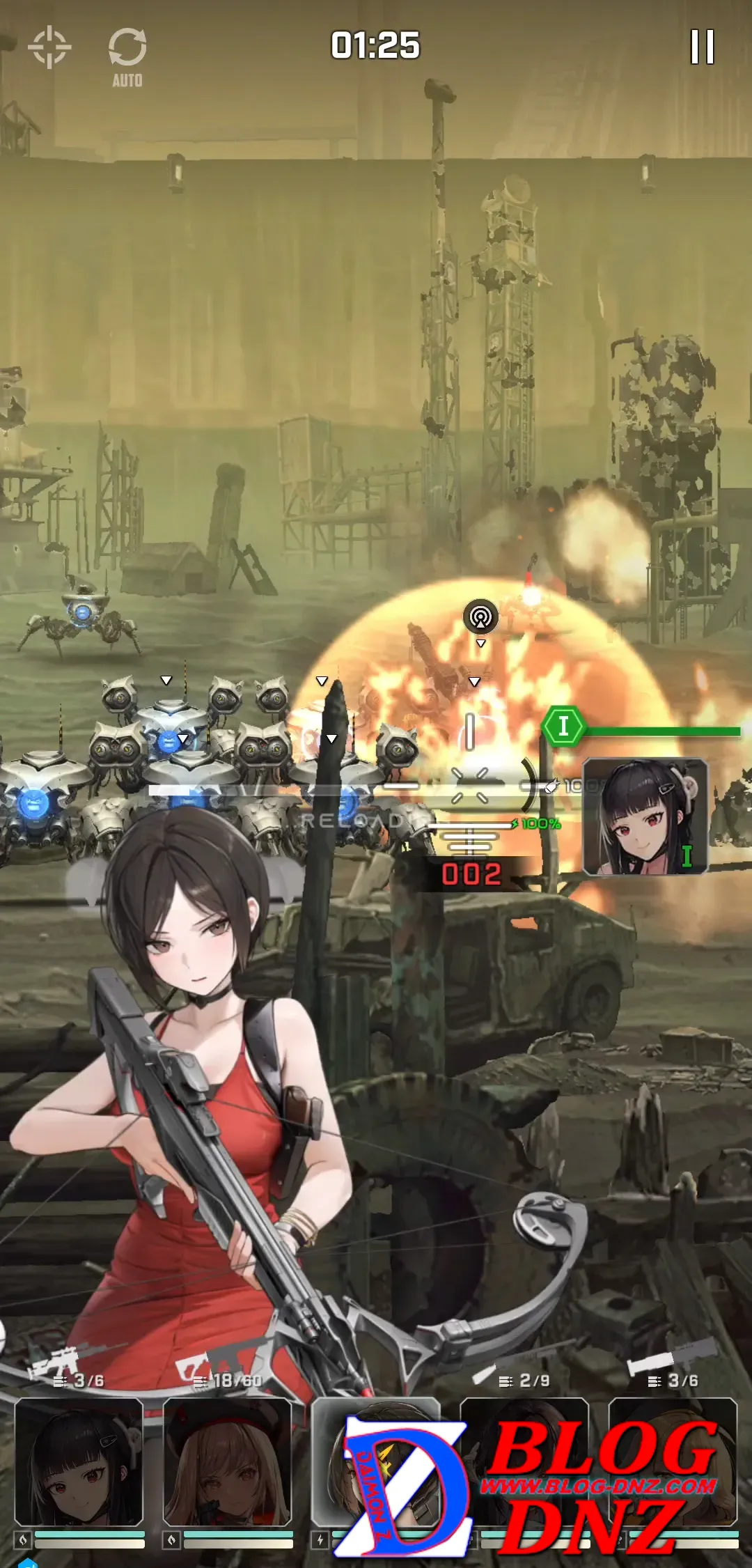Select the squad member with 18/60 ammo
This screenshot has height=1568, width=752.
coord(228,1462)
